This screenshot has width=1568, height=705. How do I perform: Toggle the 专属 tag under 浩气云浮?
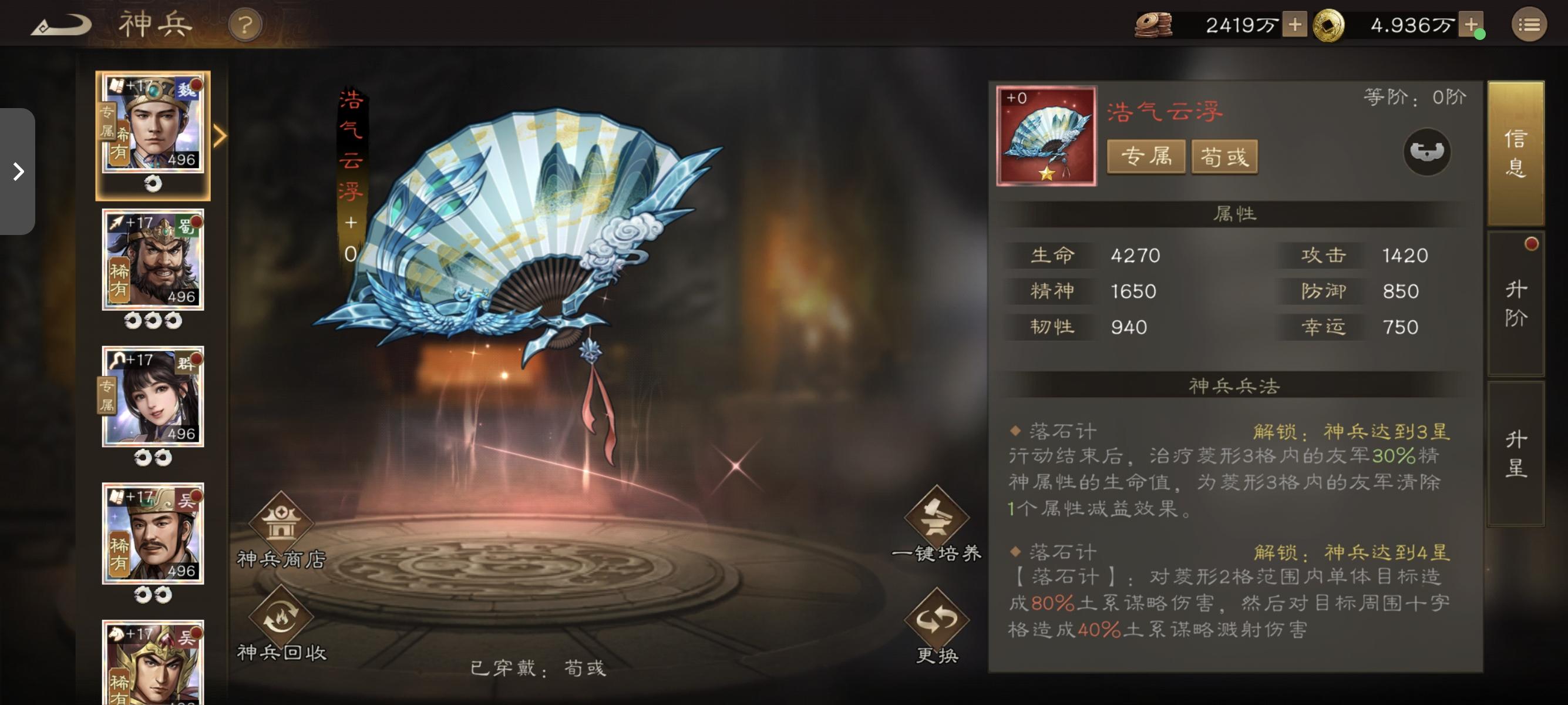(1146, 156)
